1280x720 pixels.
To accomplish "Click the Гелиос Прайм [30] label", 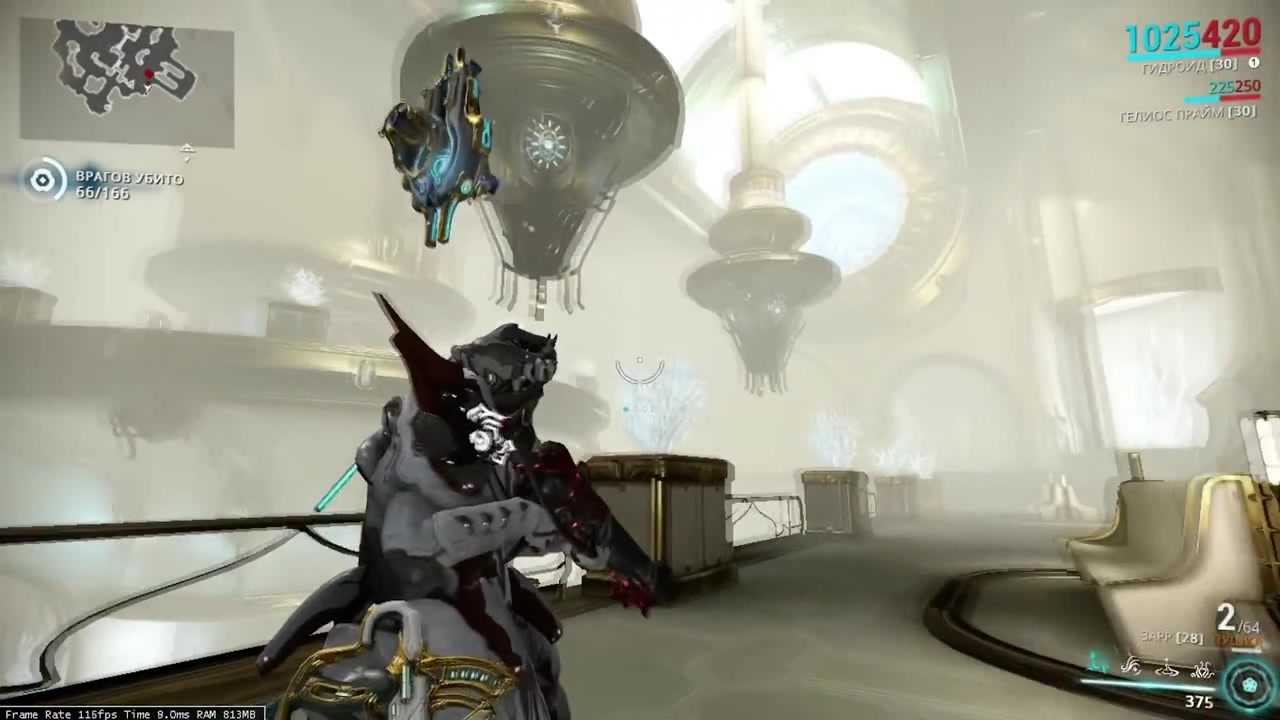I will click(x=1187, y=115).
